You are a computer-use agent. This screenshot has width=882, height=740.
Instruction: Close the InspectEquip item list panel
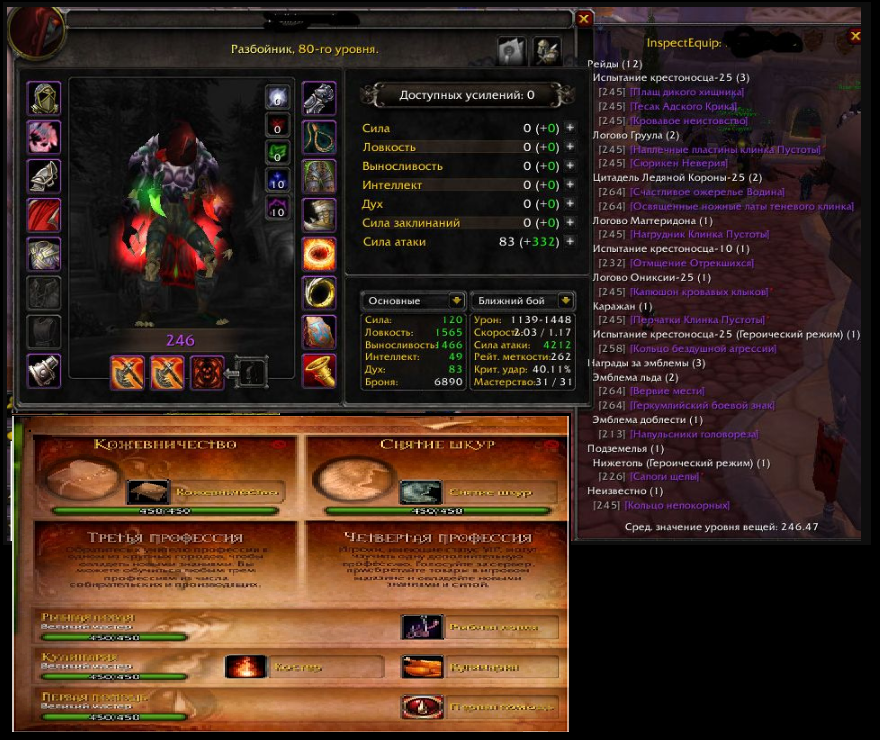[855, 36]
